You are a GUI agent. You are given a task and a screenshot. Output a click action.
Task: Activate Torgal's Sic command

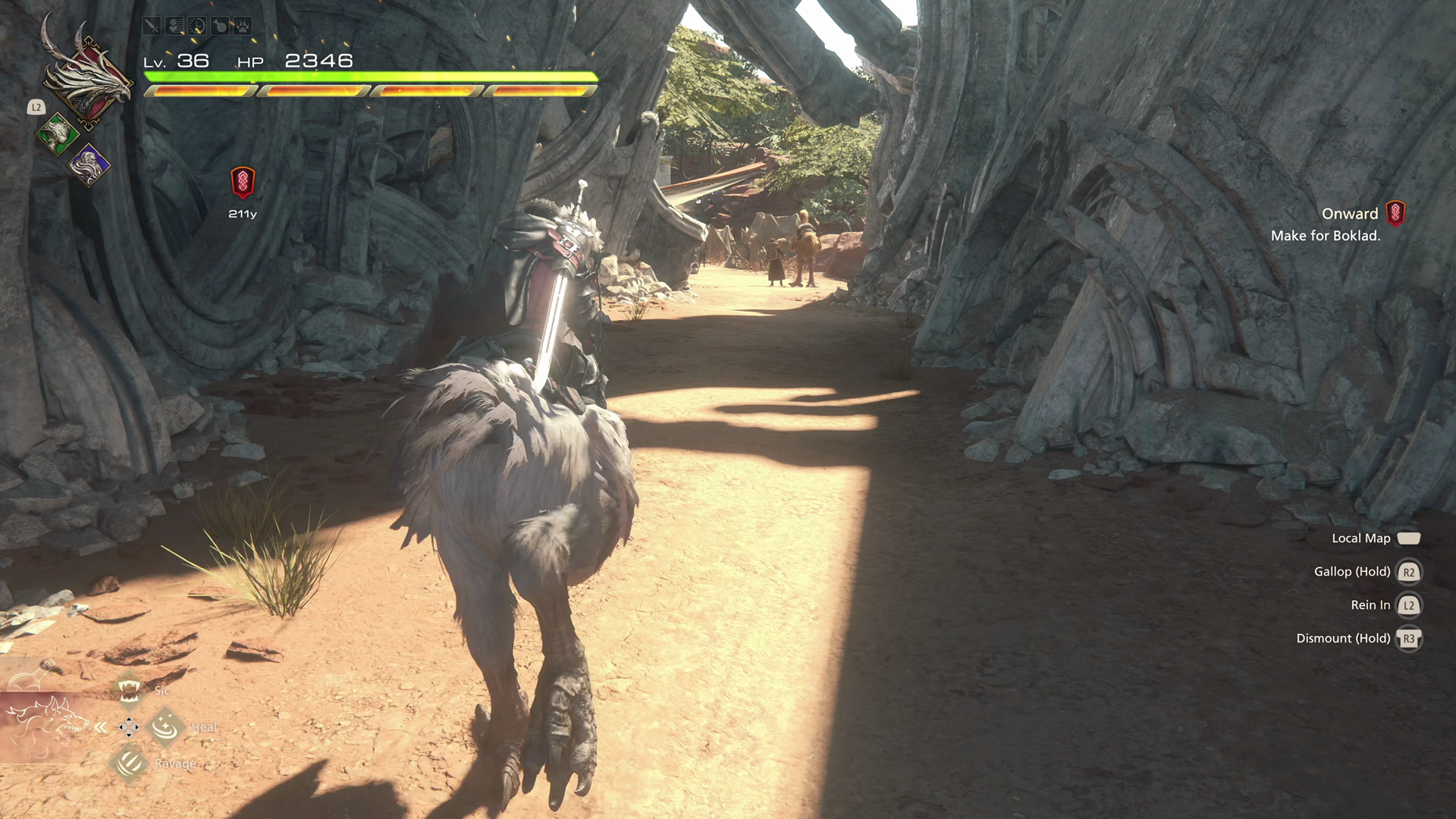(129, 690)
